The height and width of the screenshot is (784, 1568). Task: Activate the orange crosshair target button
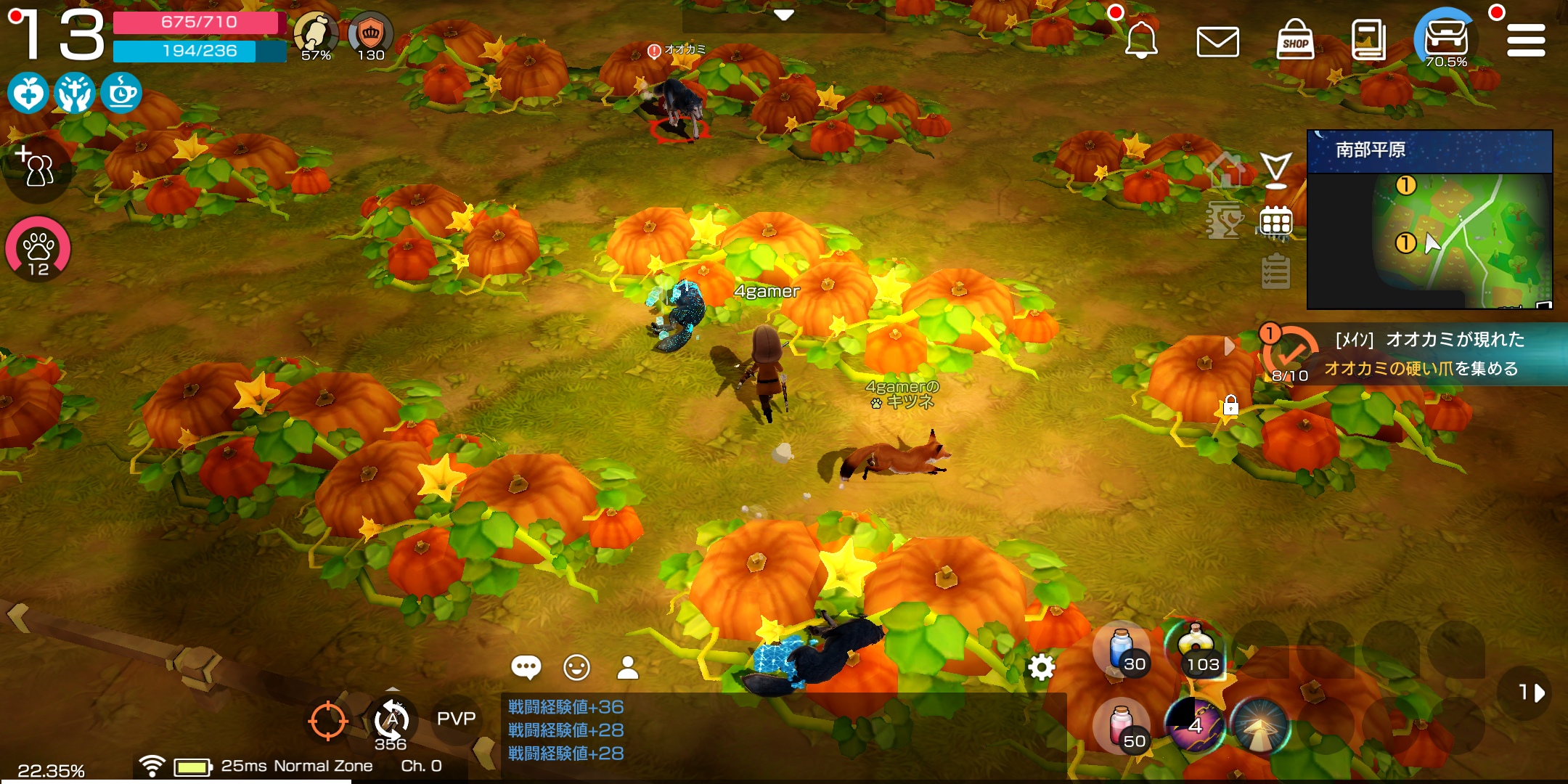point(327,721)
